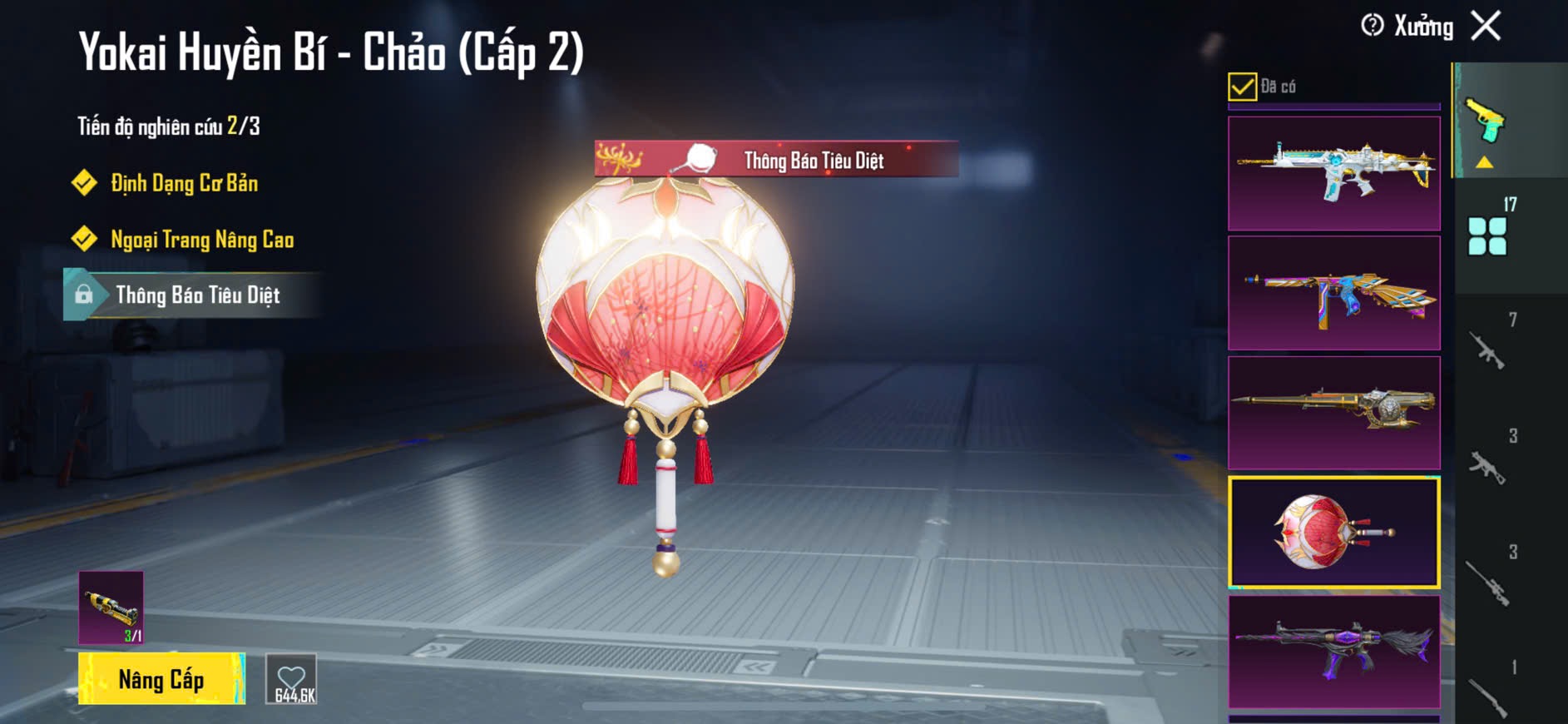This screenshot has height=724, width=1568.
Task: Select the dark purple feathered rifle skin
Action: (1333, 652)
